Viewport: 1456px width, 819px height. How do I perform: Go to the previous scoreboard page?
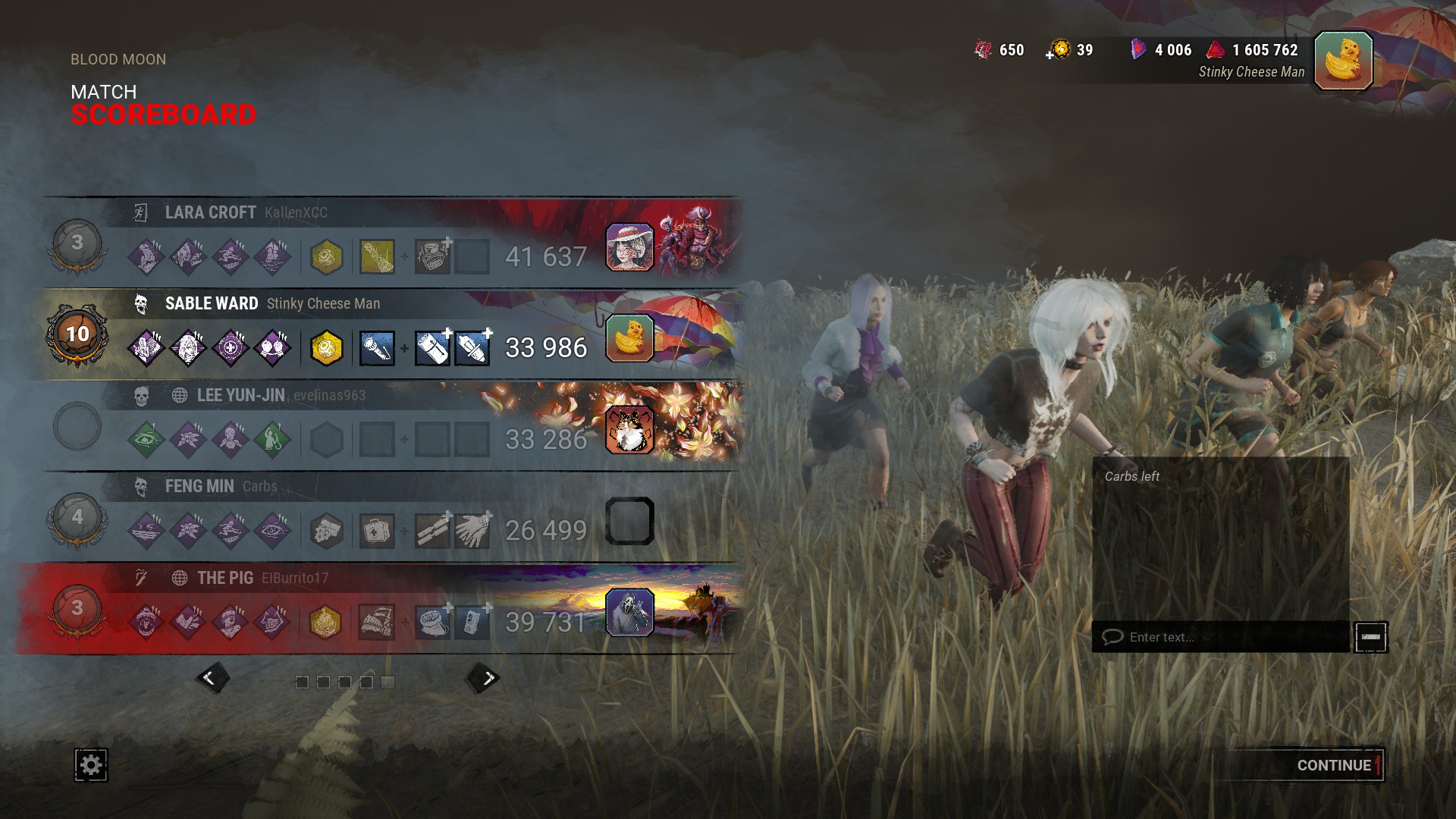pos(211,678)
